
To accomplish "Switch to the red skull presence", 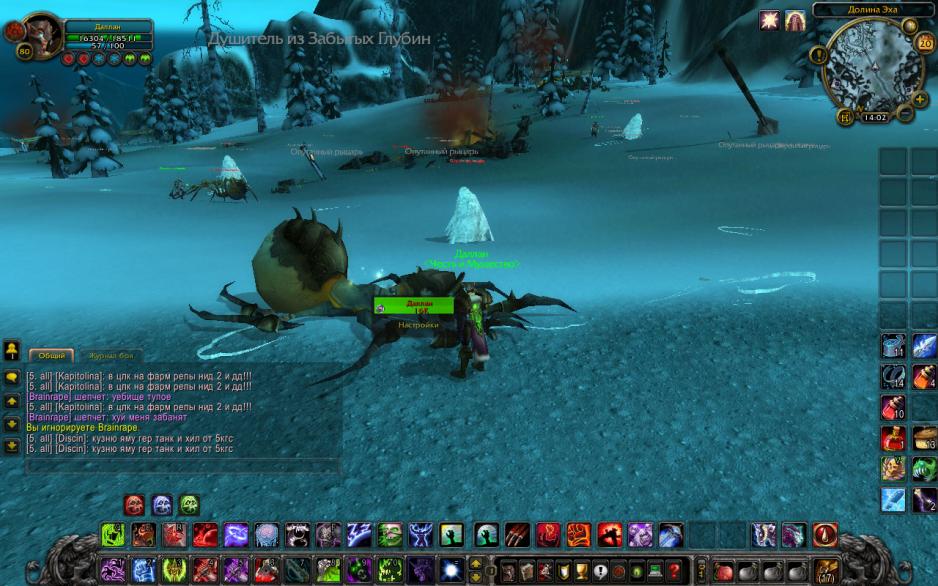I will 134,504.
